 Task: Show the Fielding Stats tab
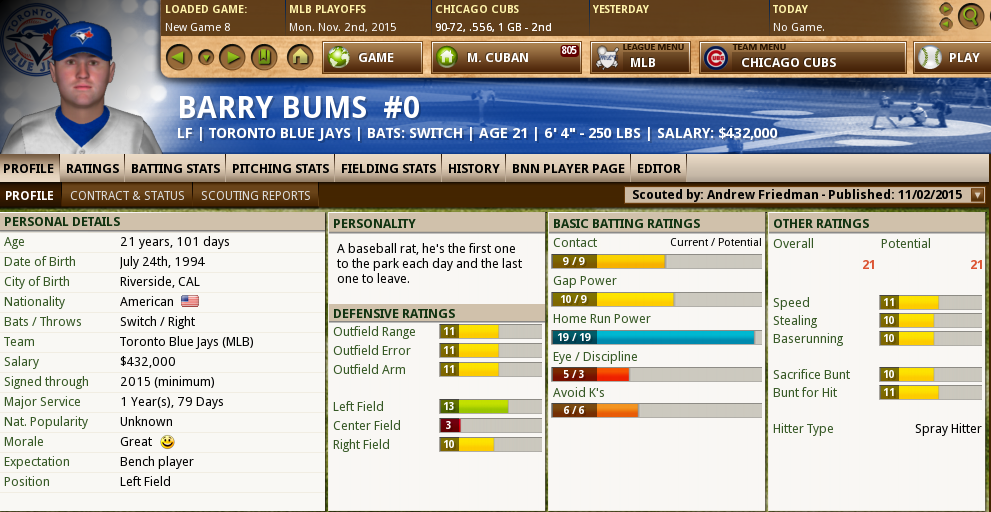tap(388, 168)
